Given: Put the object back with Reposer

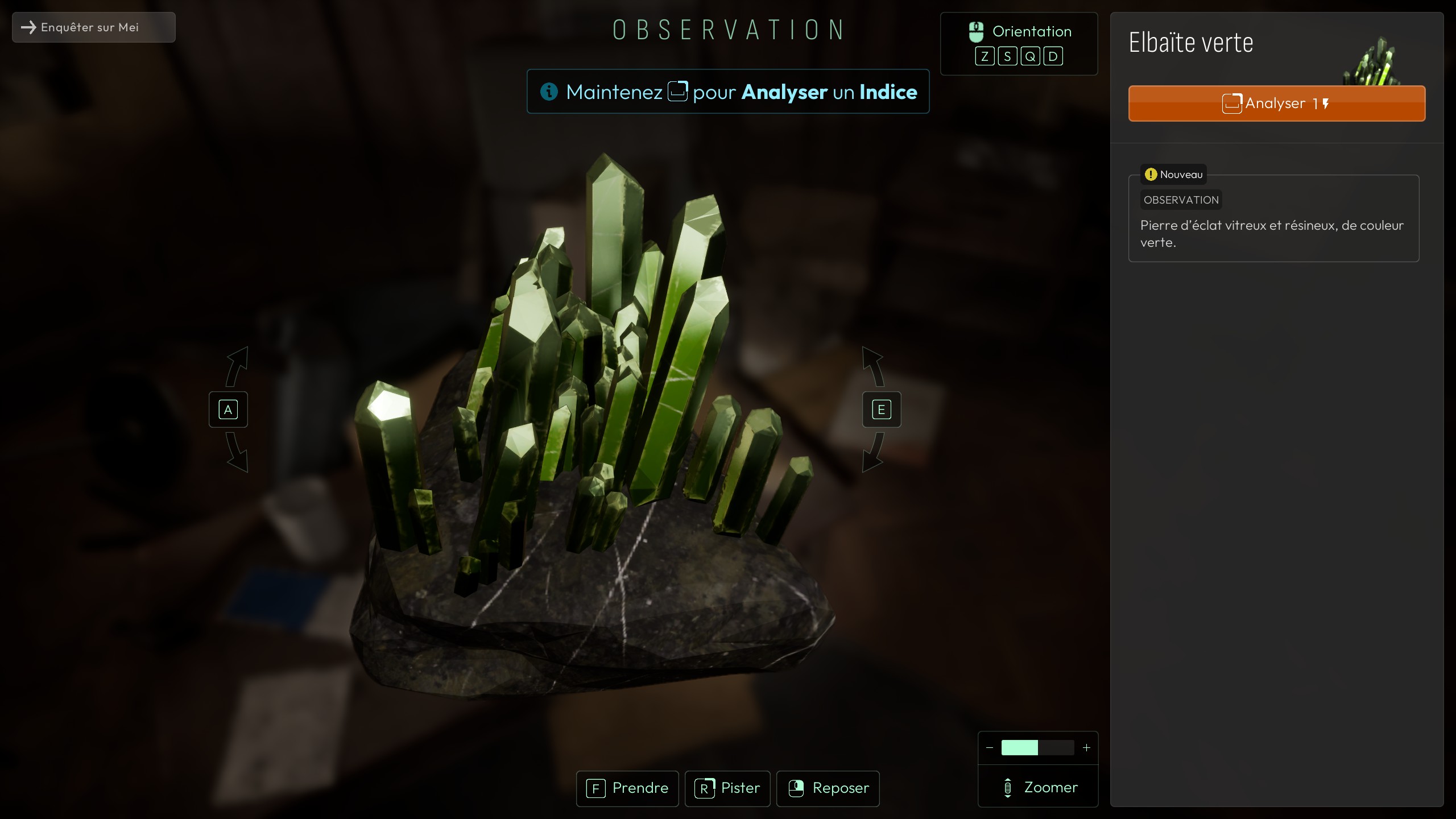Looking at the screenshot, I should click(828, 788).
